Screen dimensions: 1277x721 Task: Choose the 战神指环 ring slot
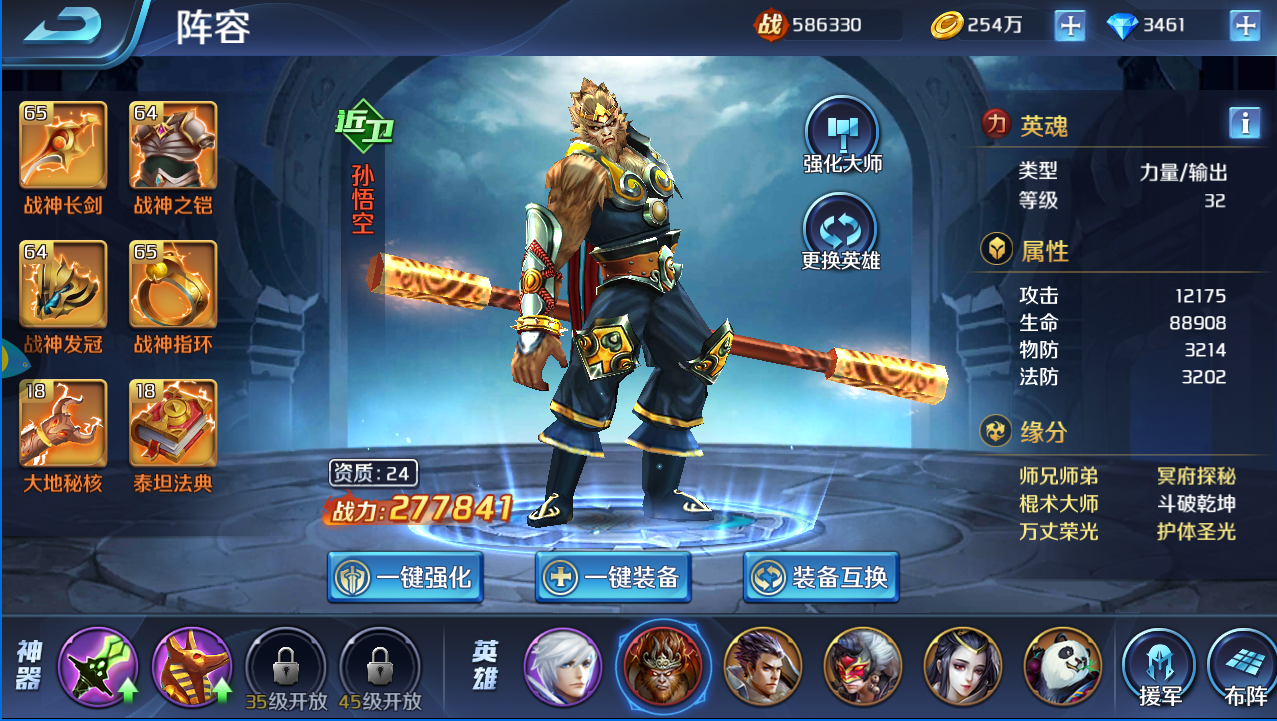pos(173,285)
